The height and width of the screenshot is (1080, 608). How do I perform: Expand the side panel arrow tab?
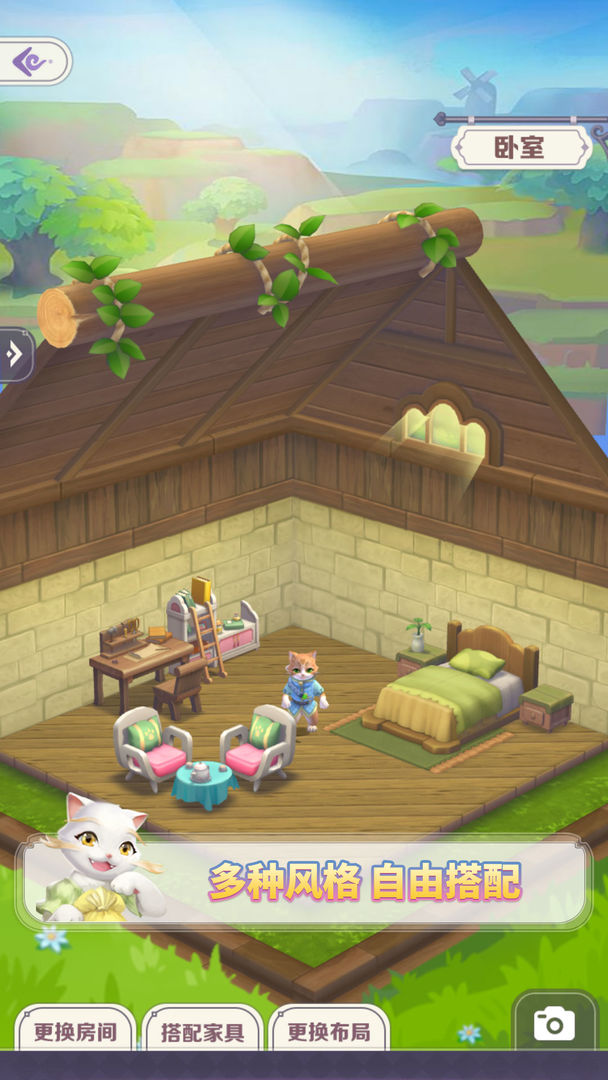click(x=14, y=354)
